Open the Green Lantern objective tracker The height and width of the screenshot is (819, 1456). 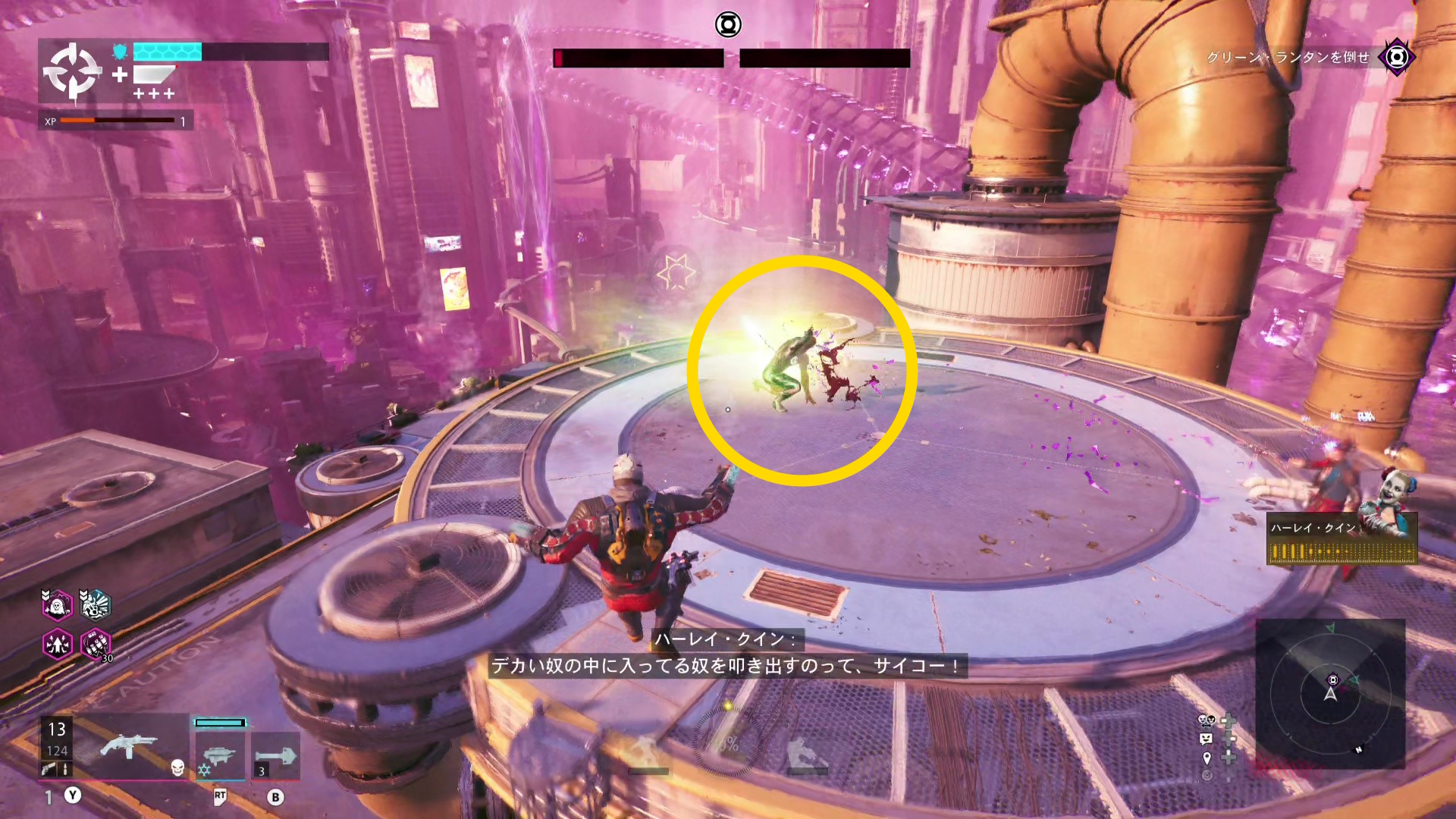click(1396, 57)
